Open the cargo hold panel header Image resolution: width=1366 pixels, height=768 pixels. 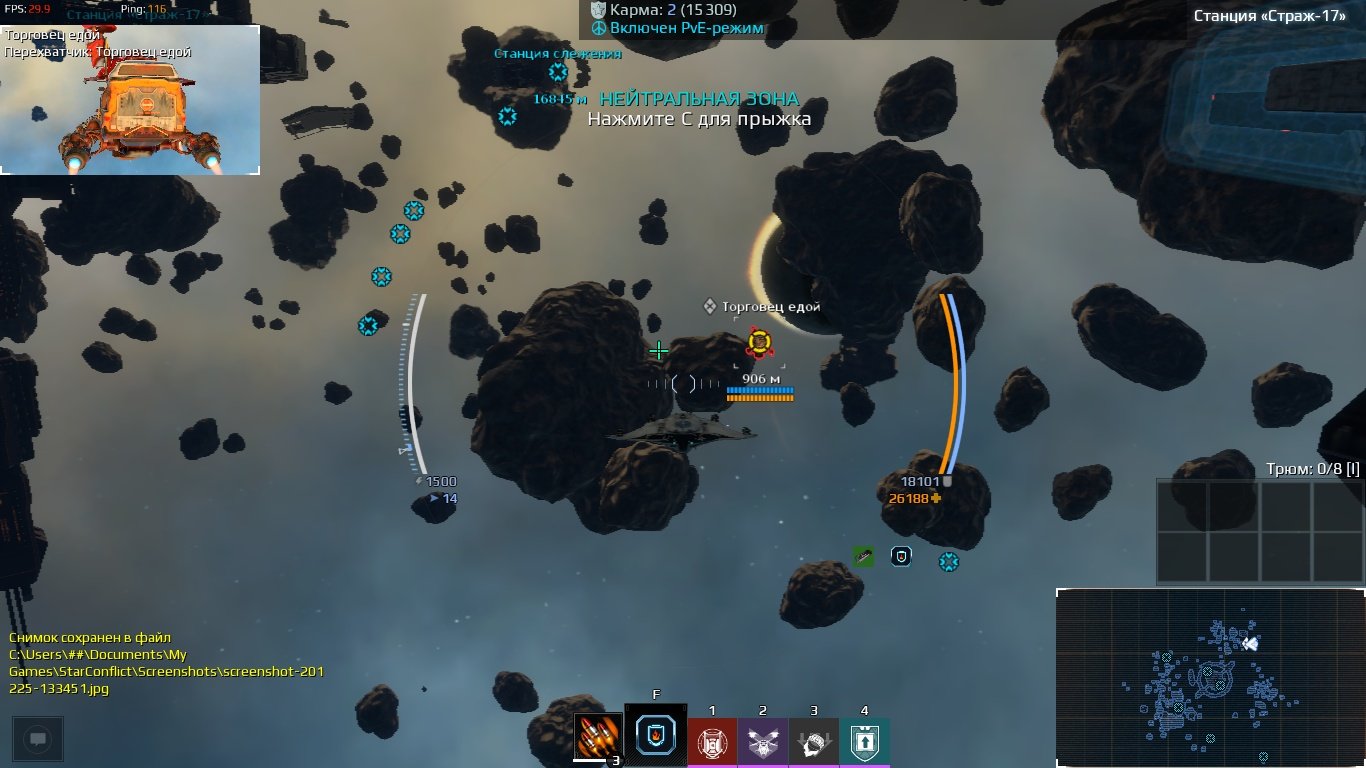point(1310,469)
